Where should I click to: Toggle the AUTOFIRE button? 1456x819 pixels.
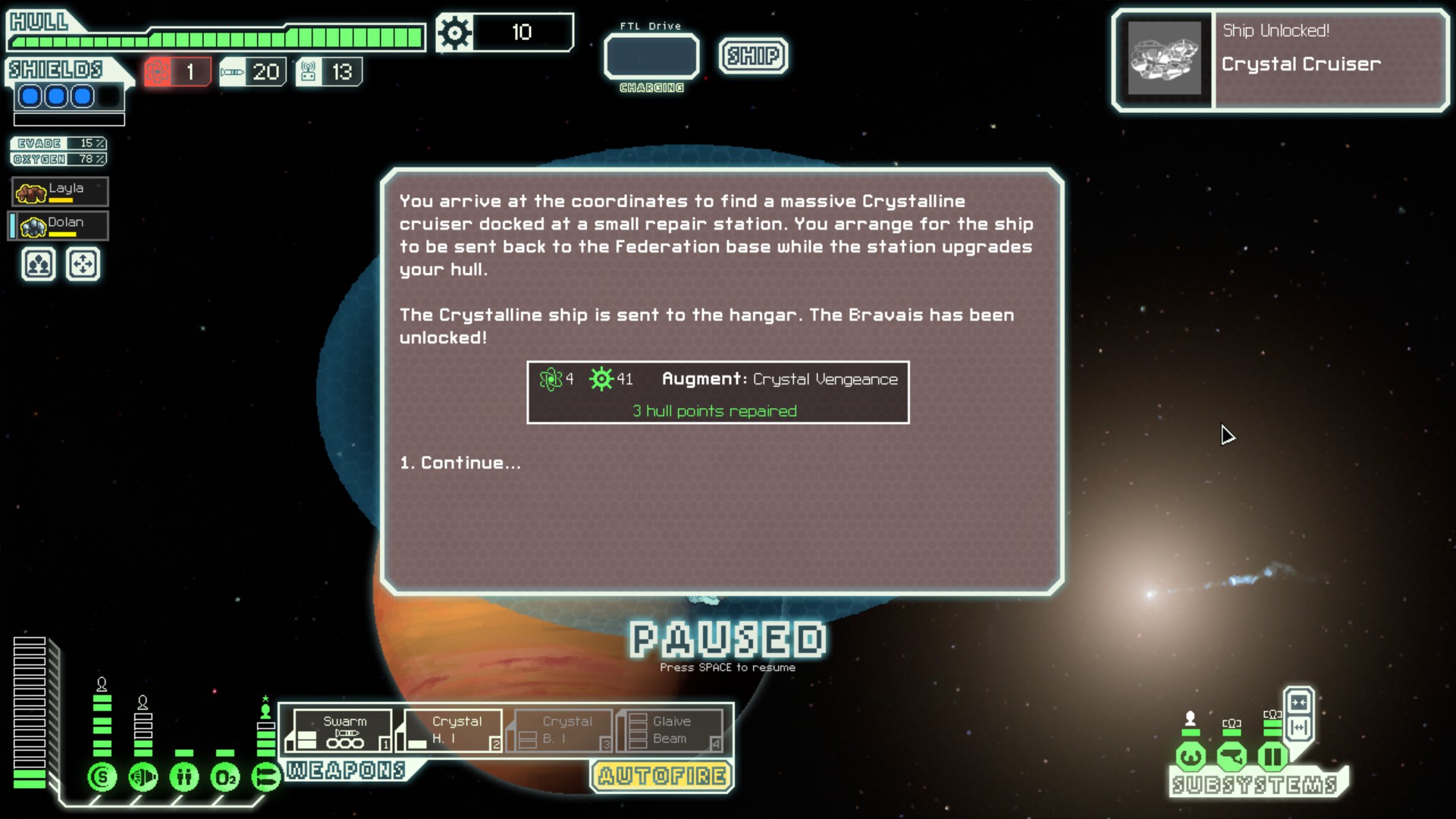tap(662, 776)
